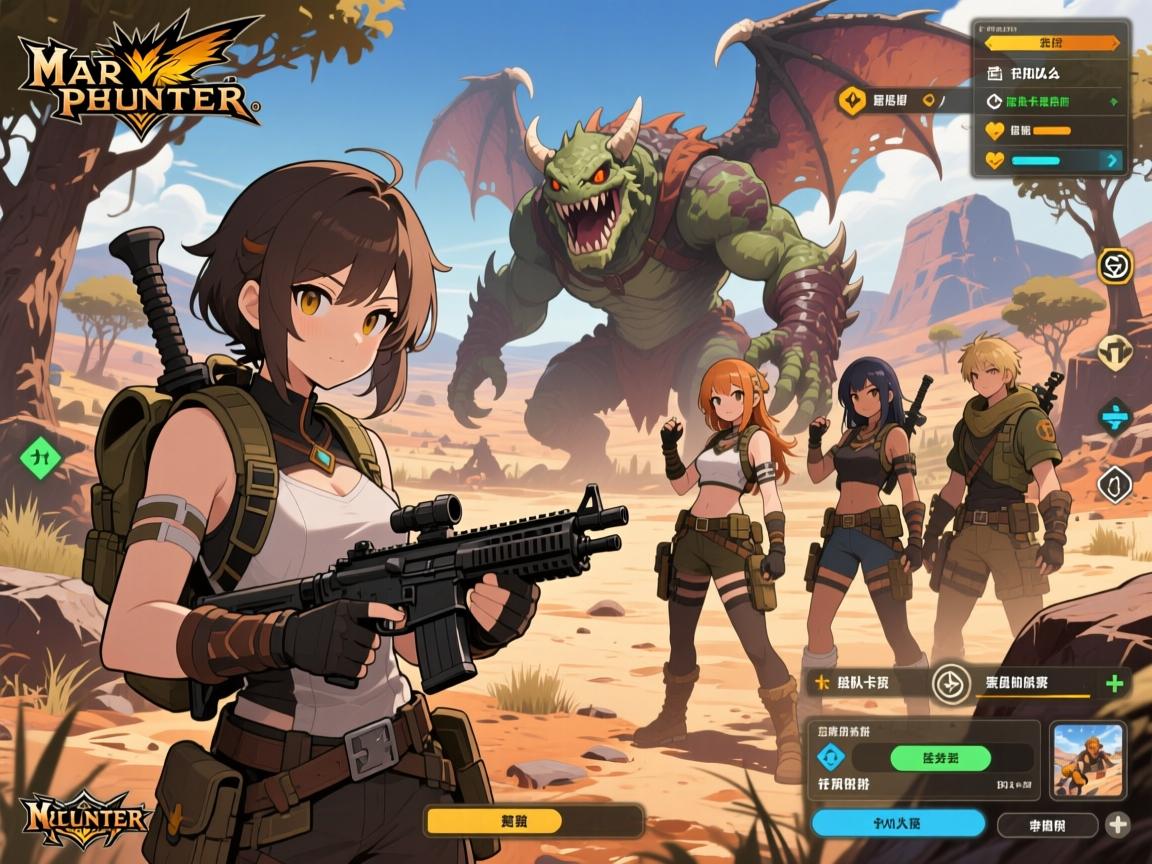Click the orange banner button atop the panel

pyautogui.click(x=1052, y=43)
